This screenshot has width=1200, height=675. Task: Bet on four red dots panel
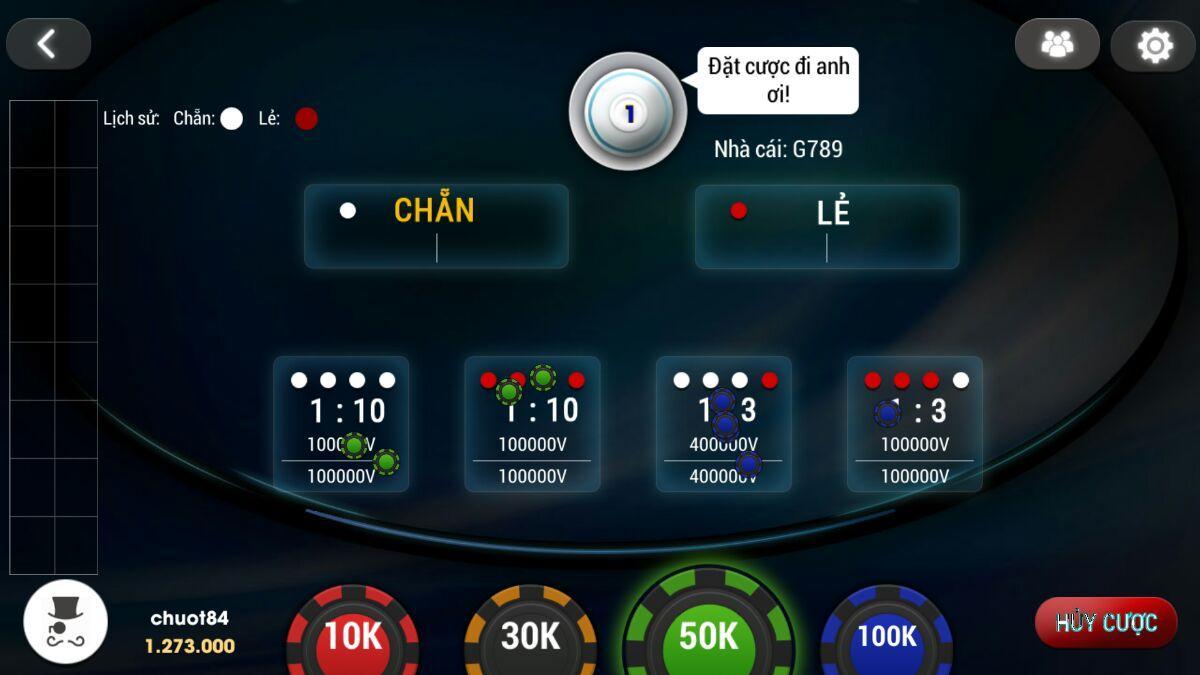532,424
